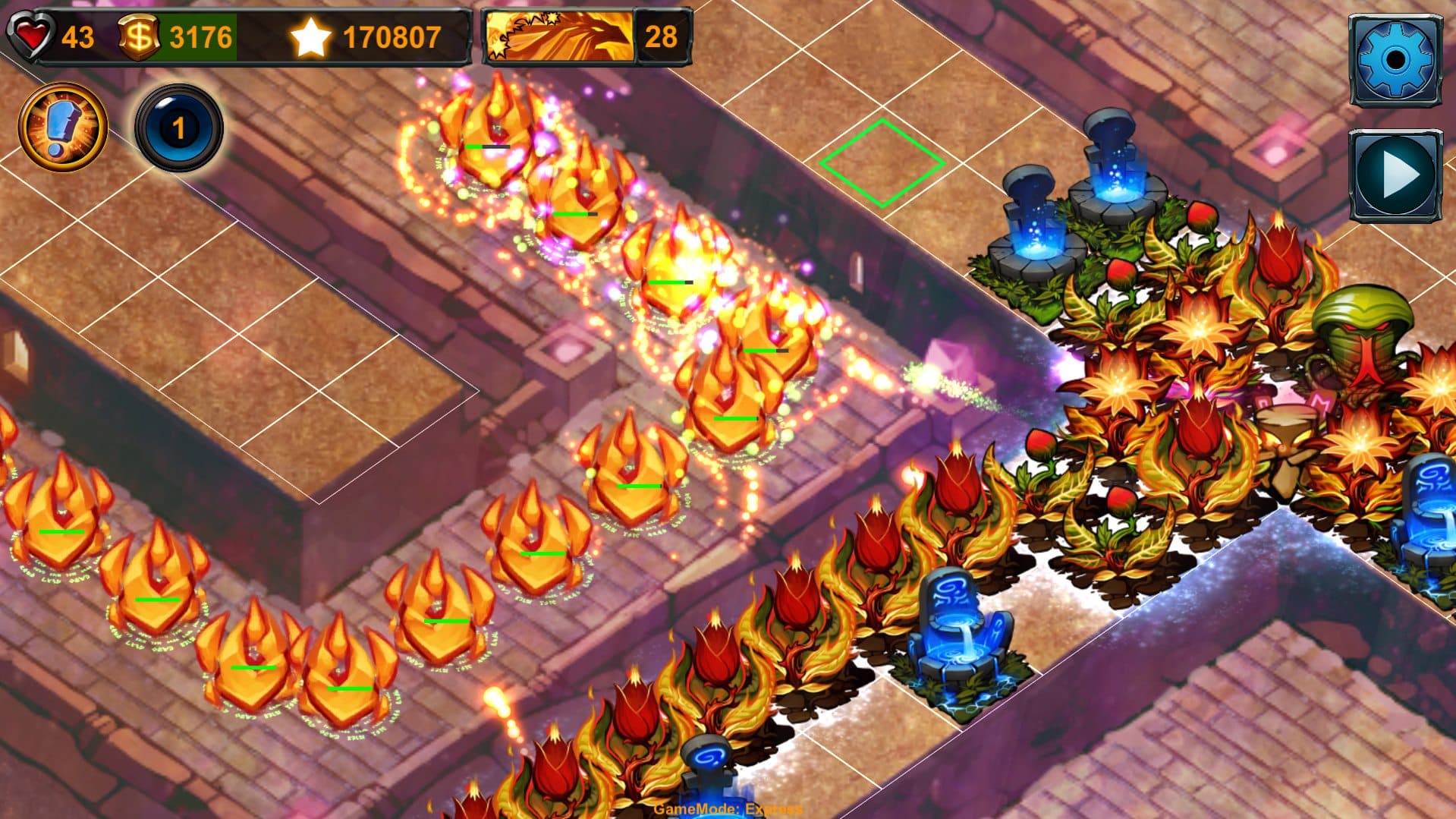Click the lives counter showing 43
Screen dimensions: 1456x819
[x=78, y=33]
